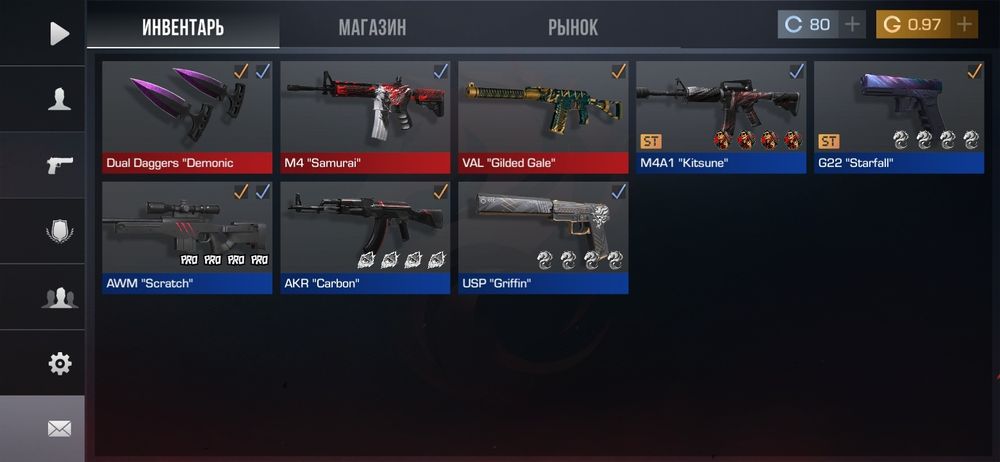
Task: Open the player profile icon
Action: [x=59, y=98]
